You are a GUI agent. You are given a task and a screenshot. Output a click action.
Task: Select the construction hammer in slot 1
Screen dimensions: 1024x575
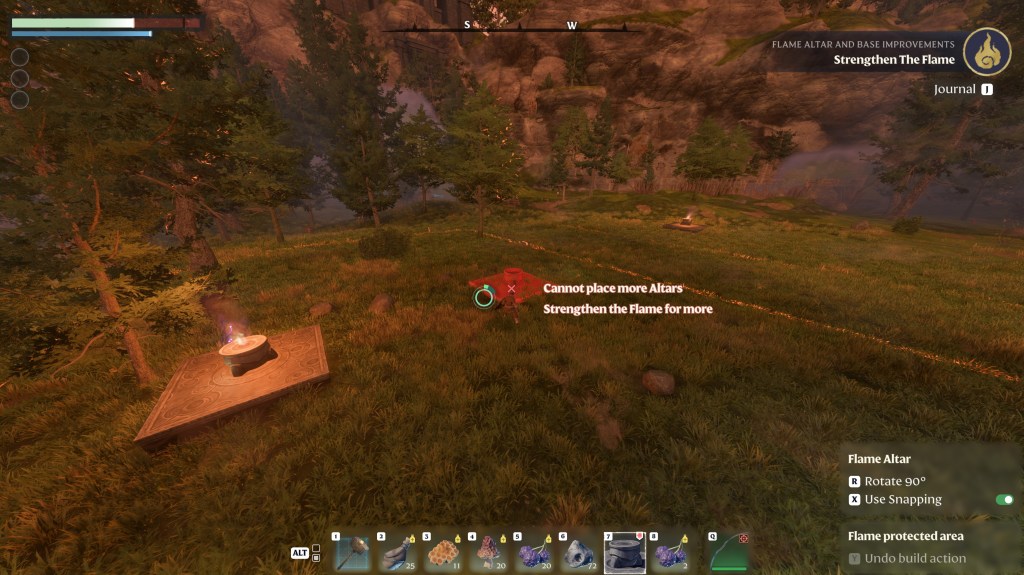pyautogui.click(x=351, y=553)
